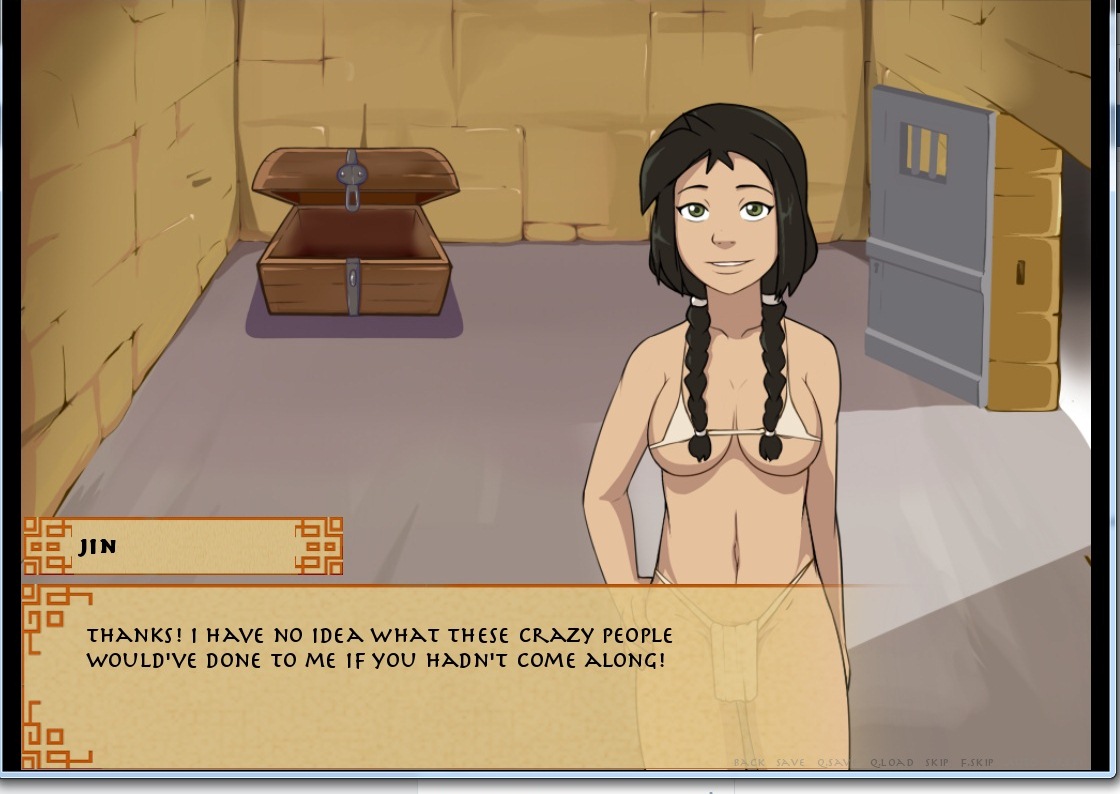The width and height of the screenshot is (1120, 794).
Task: Open the Save menu
Action: pos(790,762)
